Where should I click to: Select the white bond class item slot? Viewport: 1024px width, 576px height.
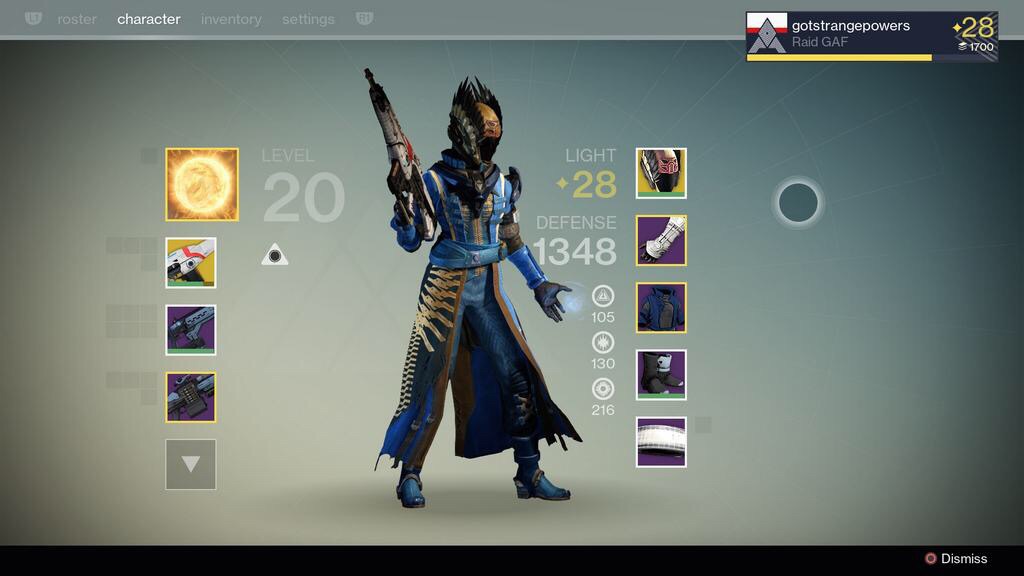point(661,442)
